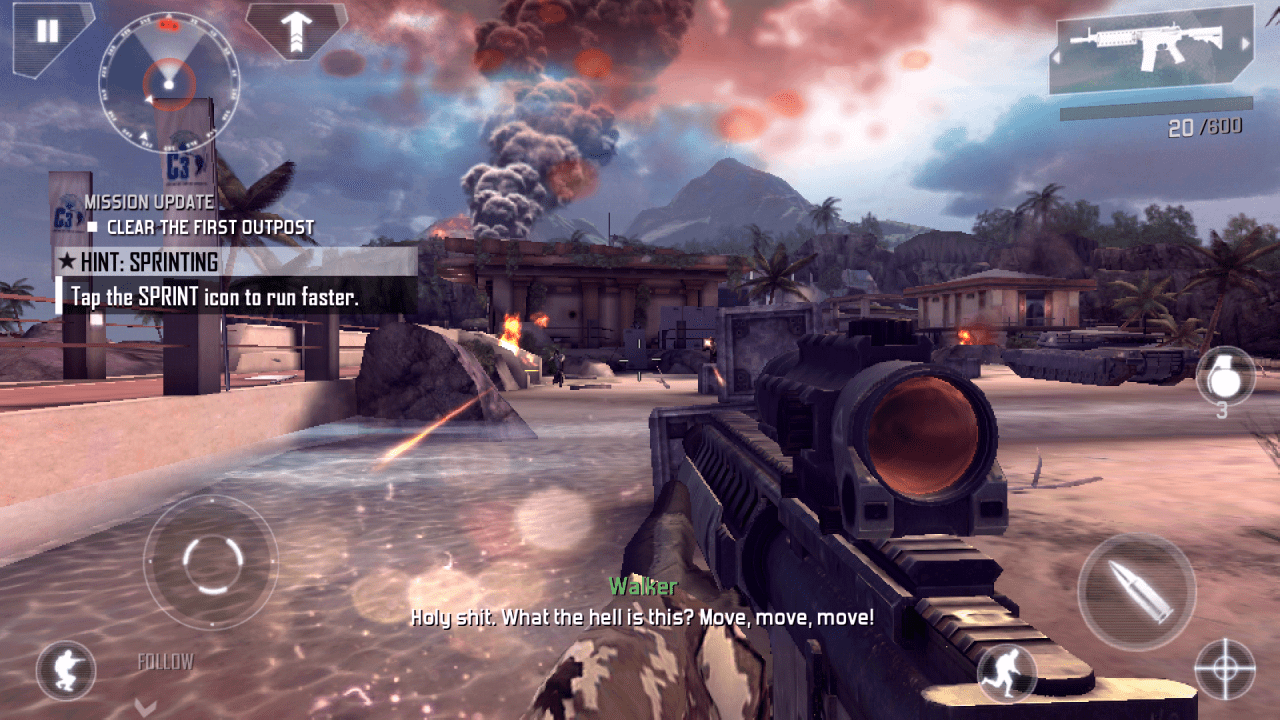Aim down sights with crosshair button
1280x720 pixels.
click(1225, 669)
